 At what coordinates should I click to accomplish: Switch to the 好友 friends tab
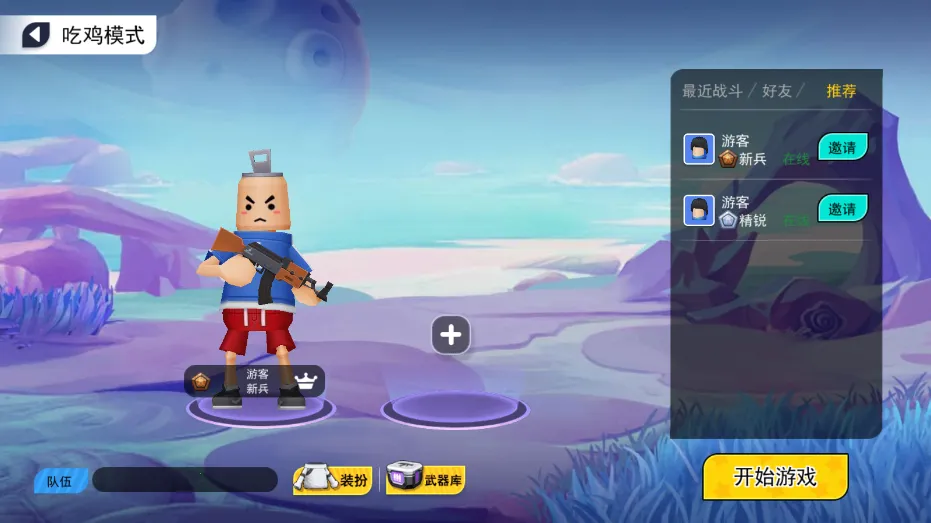(x=776, y=91)
